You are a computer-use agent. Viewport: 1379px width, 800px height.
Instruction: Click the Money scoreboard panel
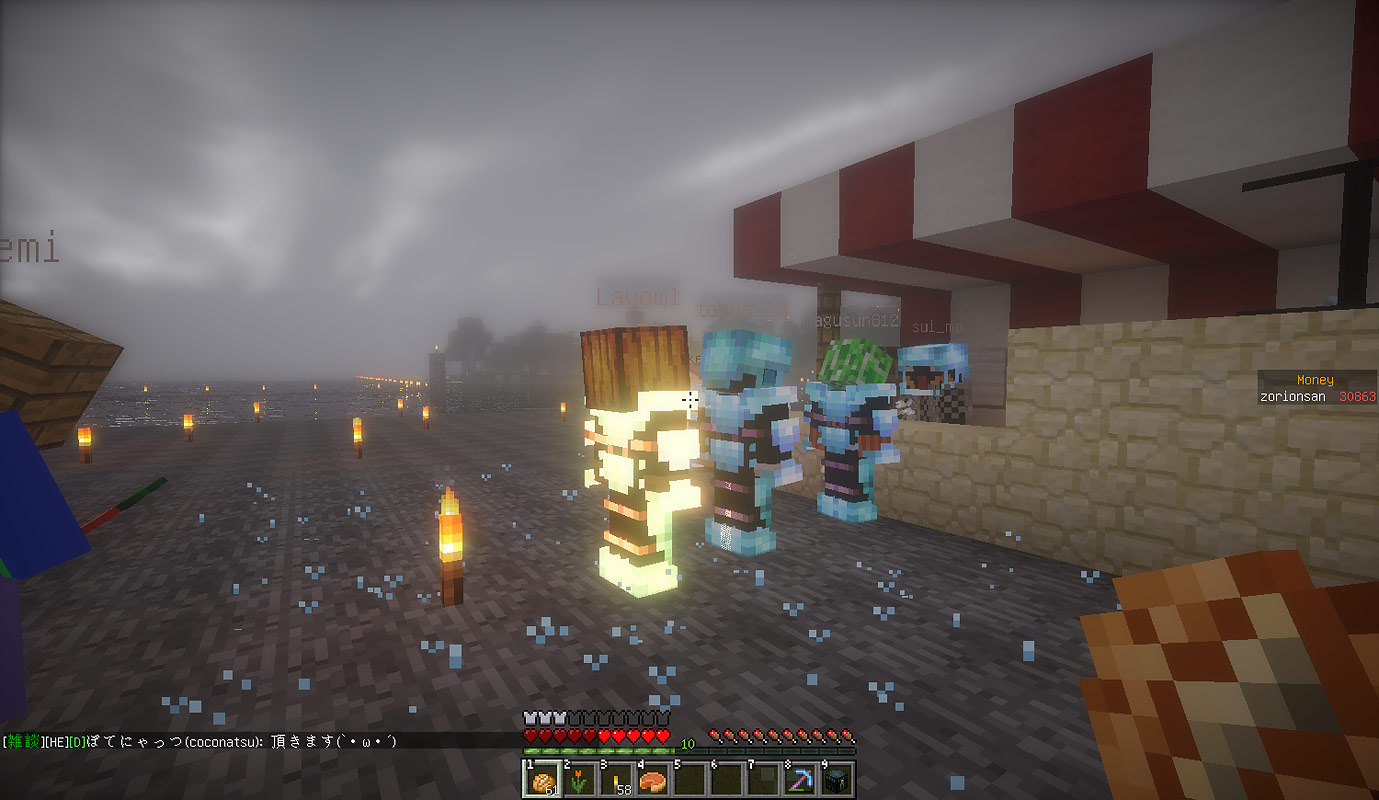(1316, 388)
